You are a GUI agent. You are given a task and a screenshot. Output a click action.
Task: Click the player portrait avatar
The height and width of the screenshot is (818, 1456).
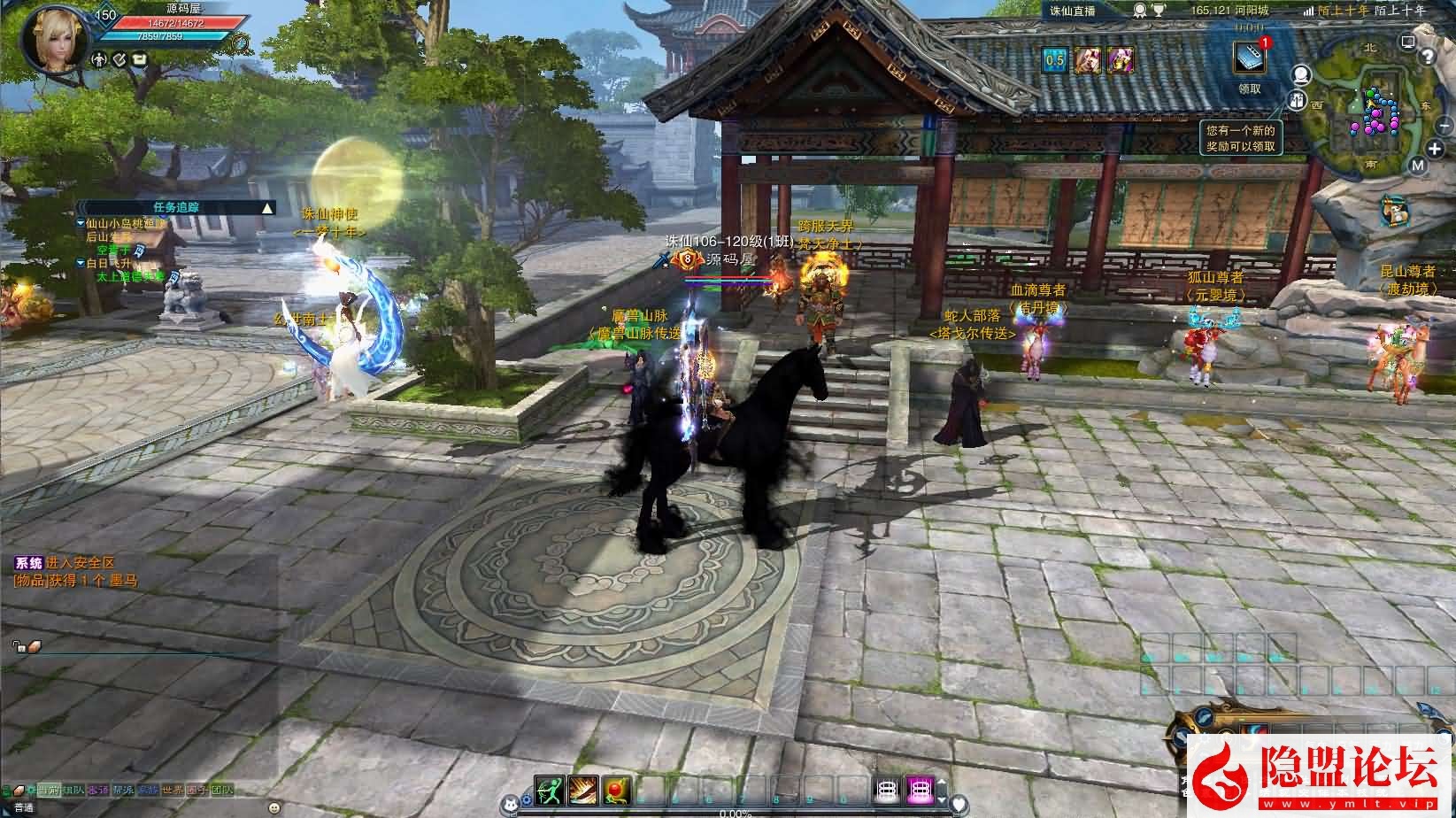point(48,38)
